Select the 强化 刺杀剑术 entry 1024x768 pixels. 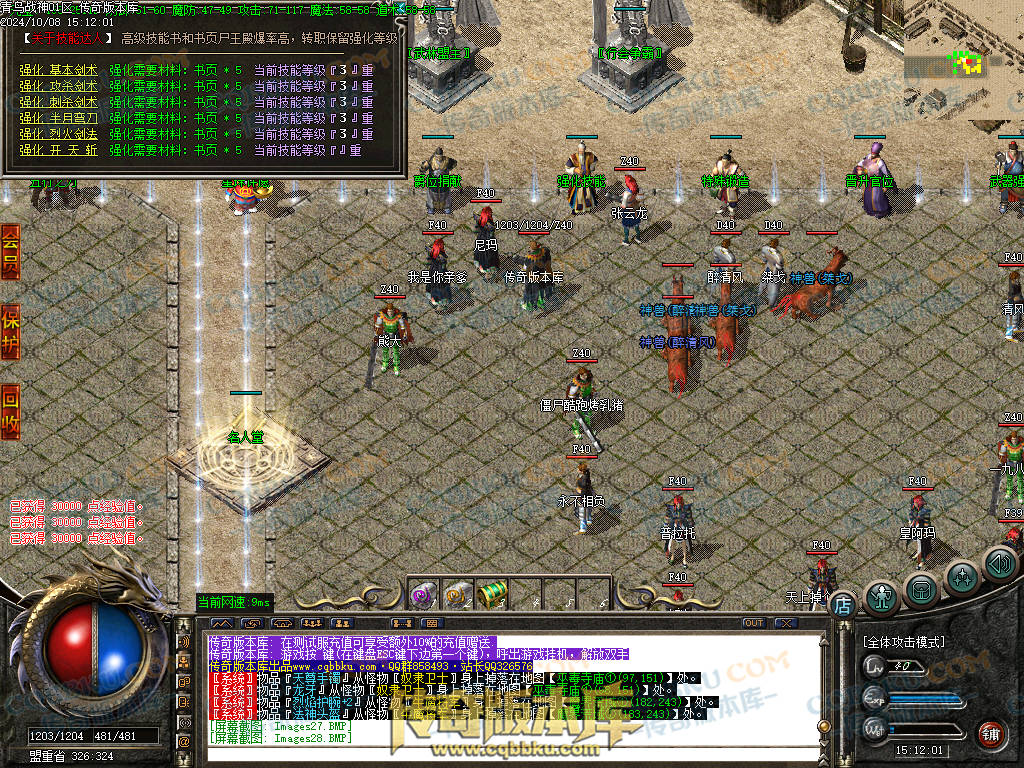coord(59,102)
